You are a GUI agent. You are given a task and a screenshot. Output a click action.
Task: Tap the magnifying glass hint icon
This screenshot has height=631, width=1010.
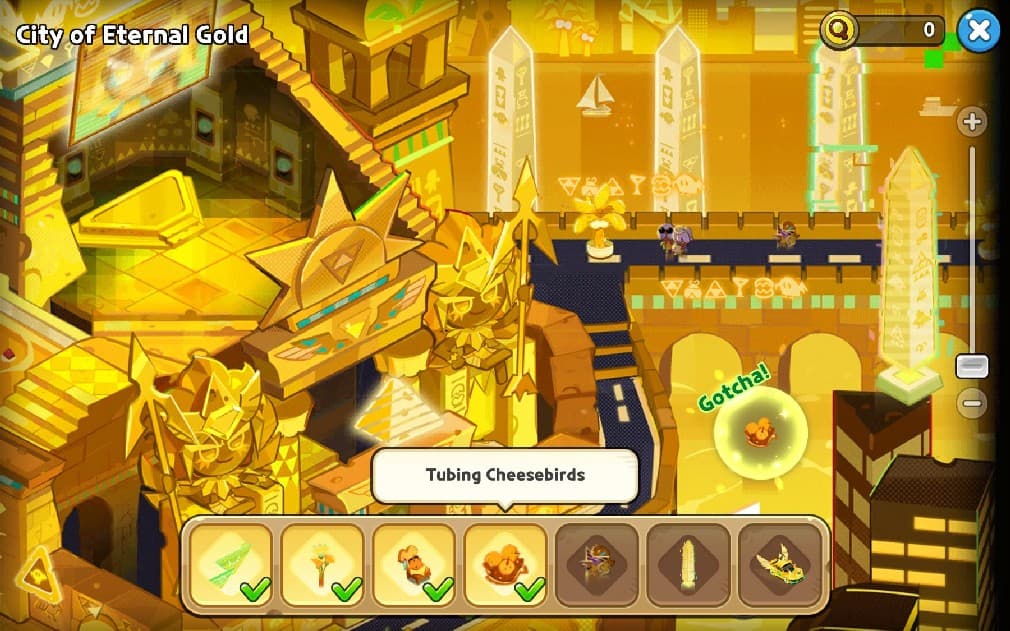(x=839, y=30)
